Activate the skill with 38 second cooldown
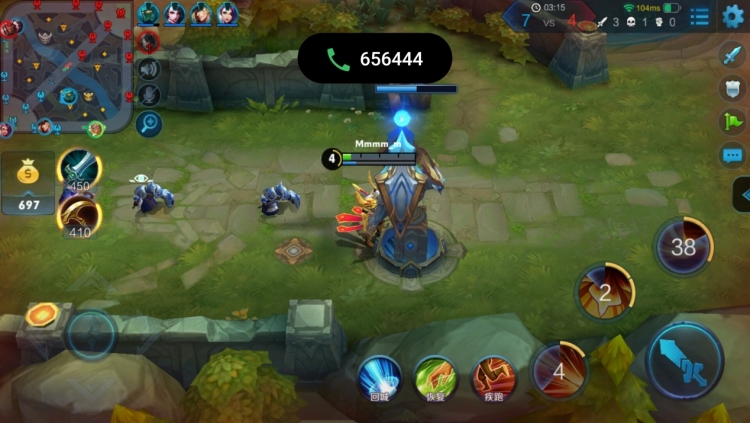This screenshot has height=423, width=750. [x=683, y=246]
